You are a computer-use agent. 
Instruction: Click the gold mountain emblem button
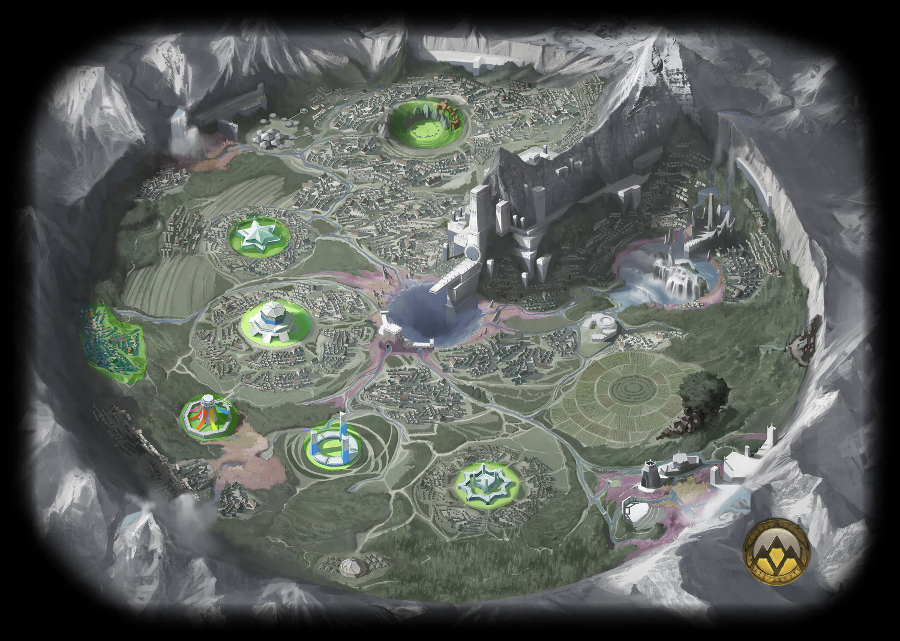pos(777,551)
